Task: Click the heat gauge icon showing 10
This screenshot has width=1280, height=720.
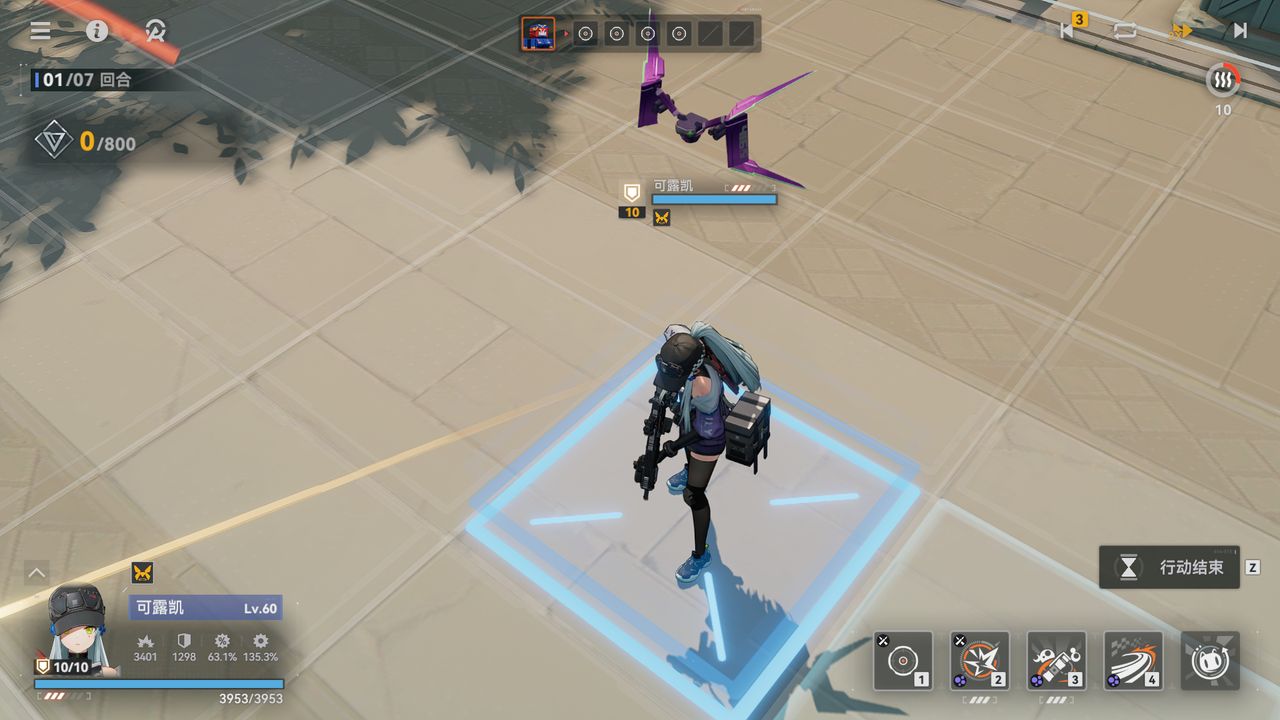Action: pyautogui.click(x=1222, y=80)
